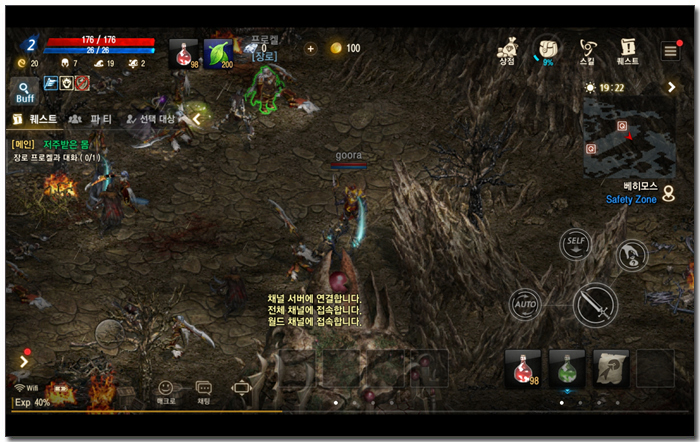Activate the SELF target button
Viewport: 700px width, 442px height.
point(574,243)
